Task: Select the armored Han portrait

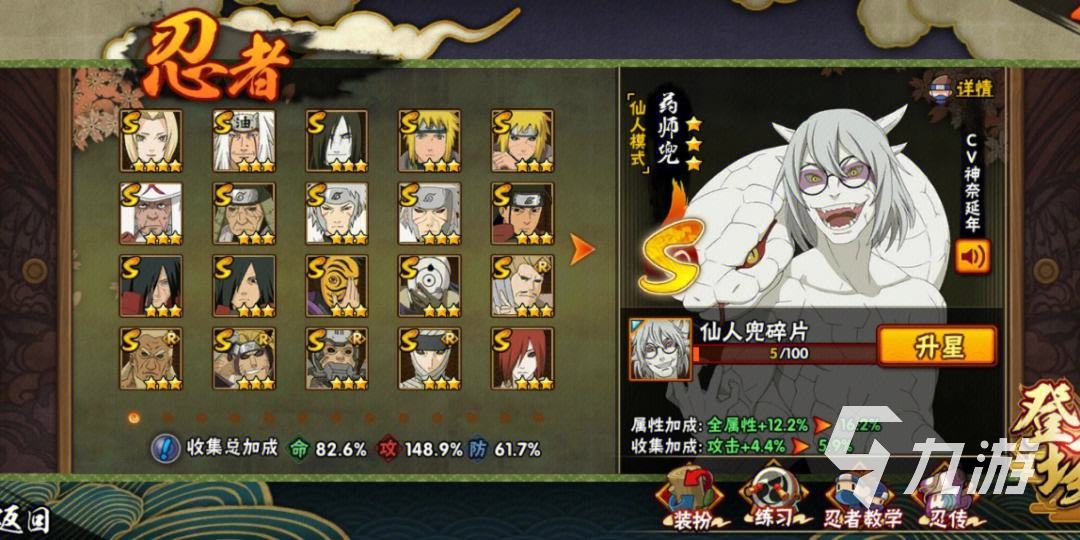Action: tap(336, 358)
